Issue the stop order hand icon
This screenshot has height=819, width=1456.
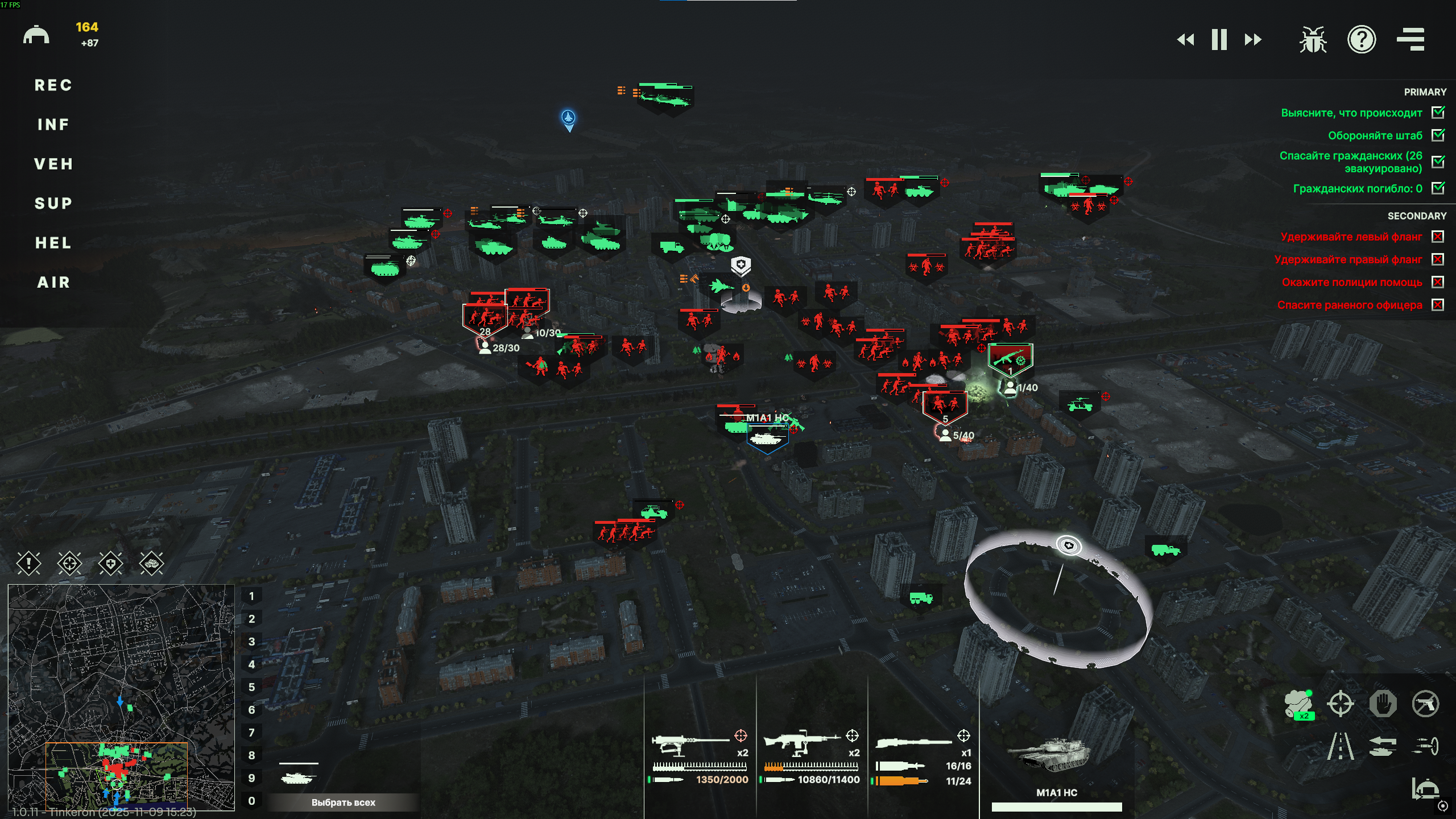pos(1383,704)
